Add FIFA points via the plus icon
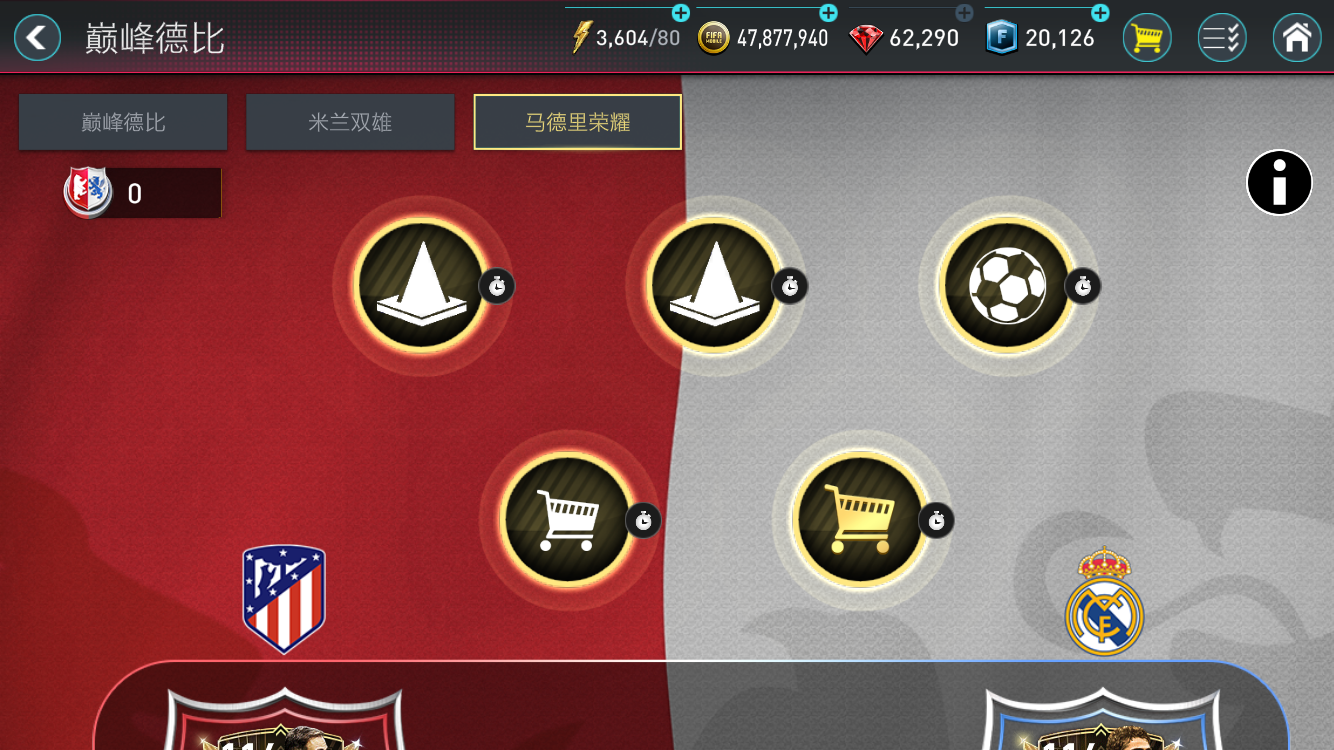Image resolution: width=1334 pixels, height=750 pixels. [1100, 13]
